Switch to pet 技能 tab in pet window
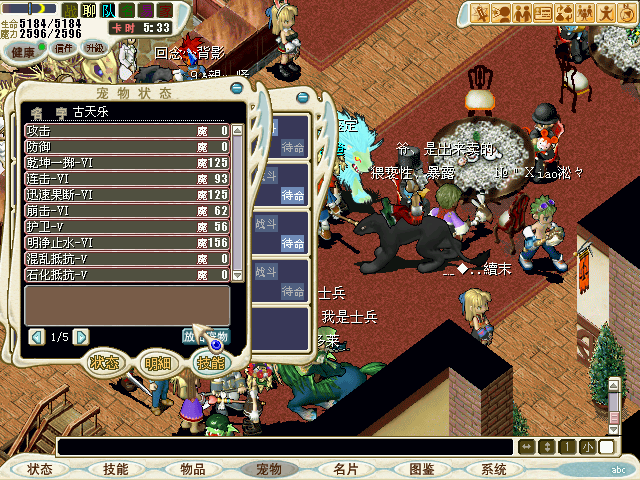The image size is (640, 480). click(x=211, y=363)
